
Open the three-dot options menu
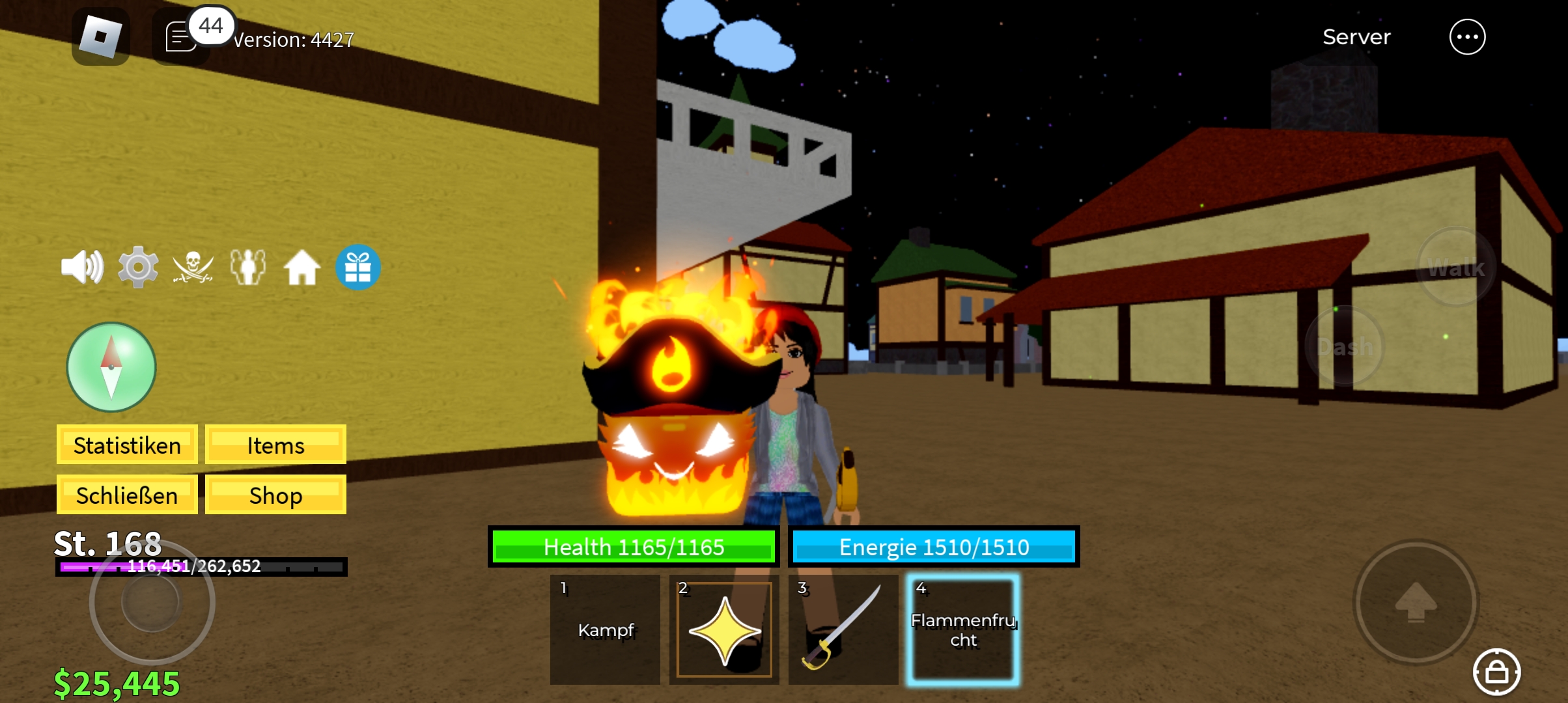1467,37
